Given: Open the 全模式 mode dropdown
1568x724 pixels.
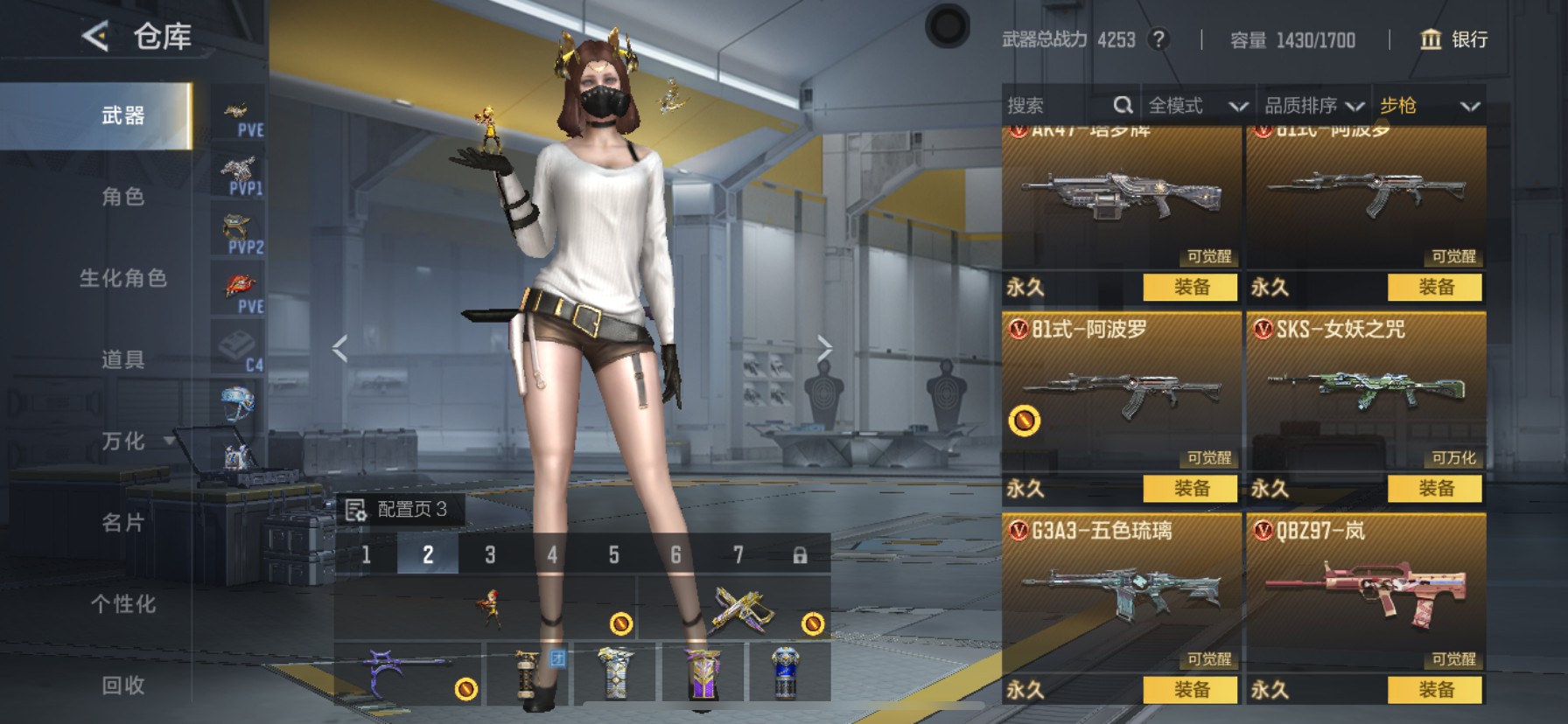Looking at the screenshot, I should tap(1197, 105).
